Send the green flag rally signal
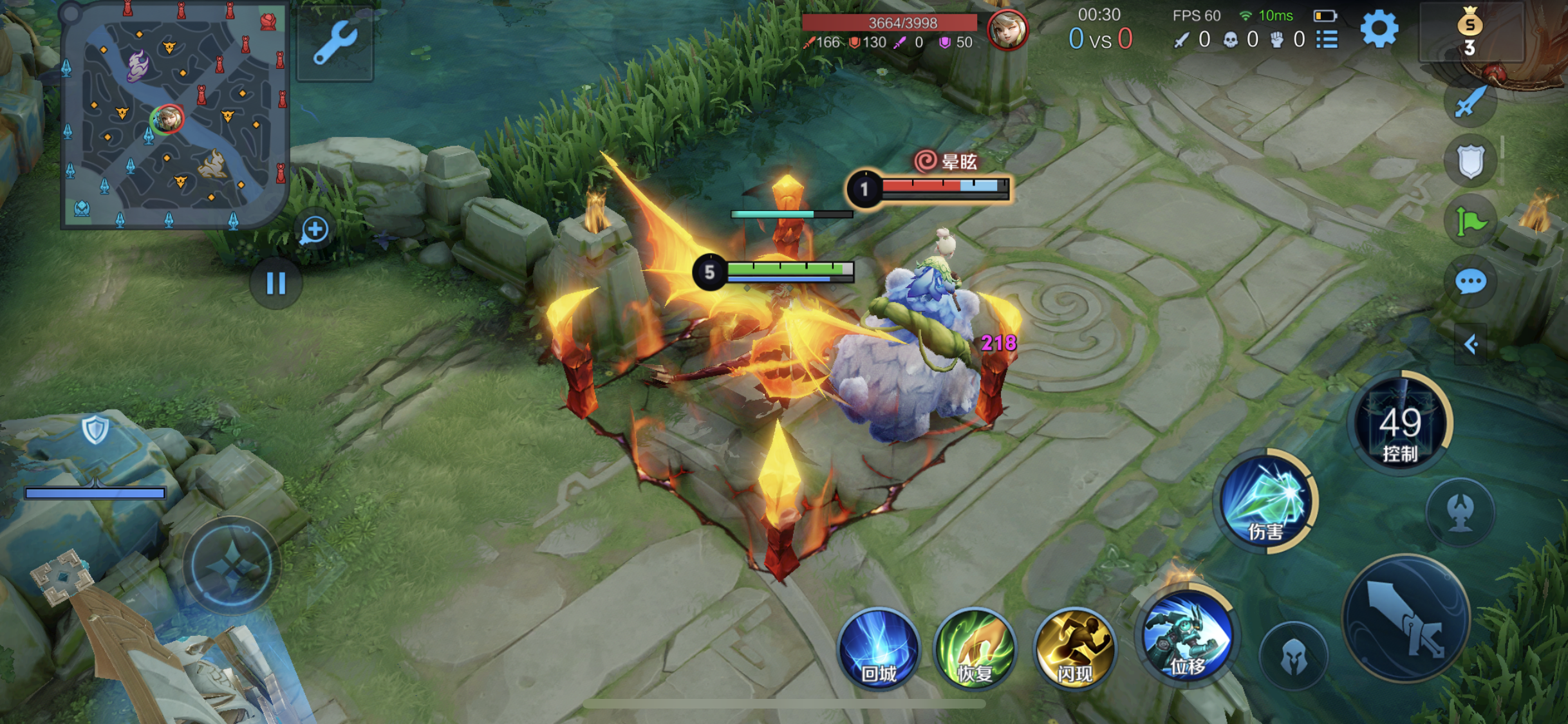This screenshot has width=1568, height=724. (x=1470, y=222)
